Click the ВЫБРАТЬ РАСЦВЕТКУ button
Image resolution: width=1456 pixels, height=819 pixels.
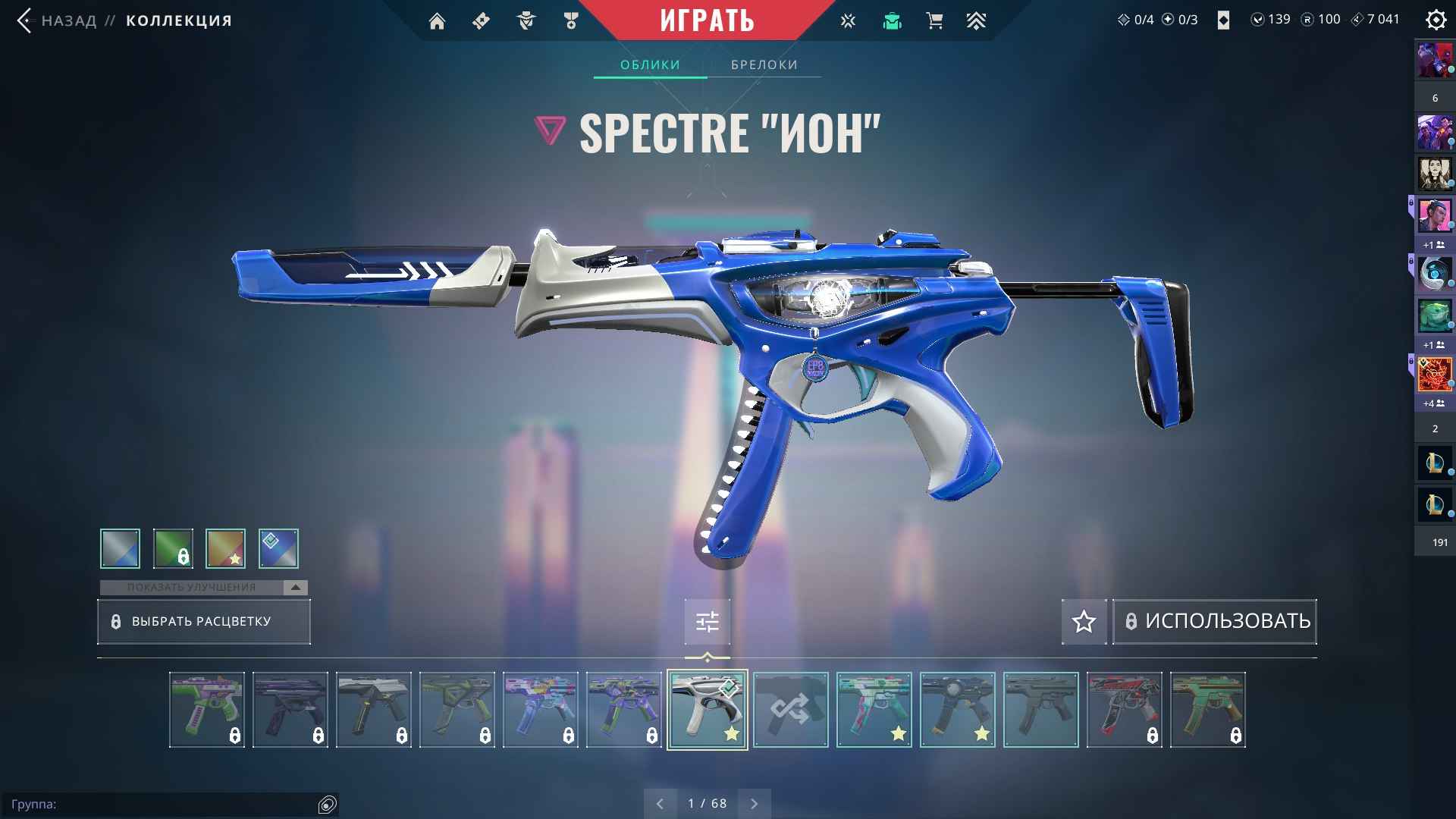pos(203,622)
